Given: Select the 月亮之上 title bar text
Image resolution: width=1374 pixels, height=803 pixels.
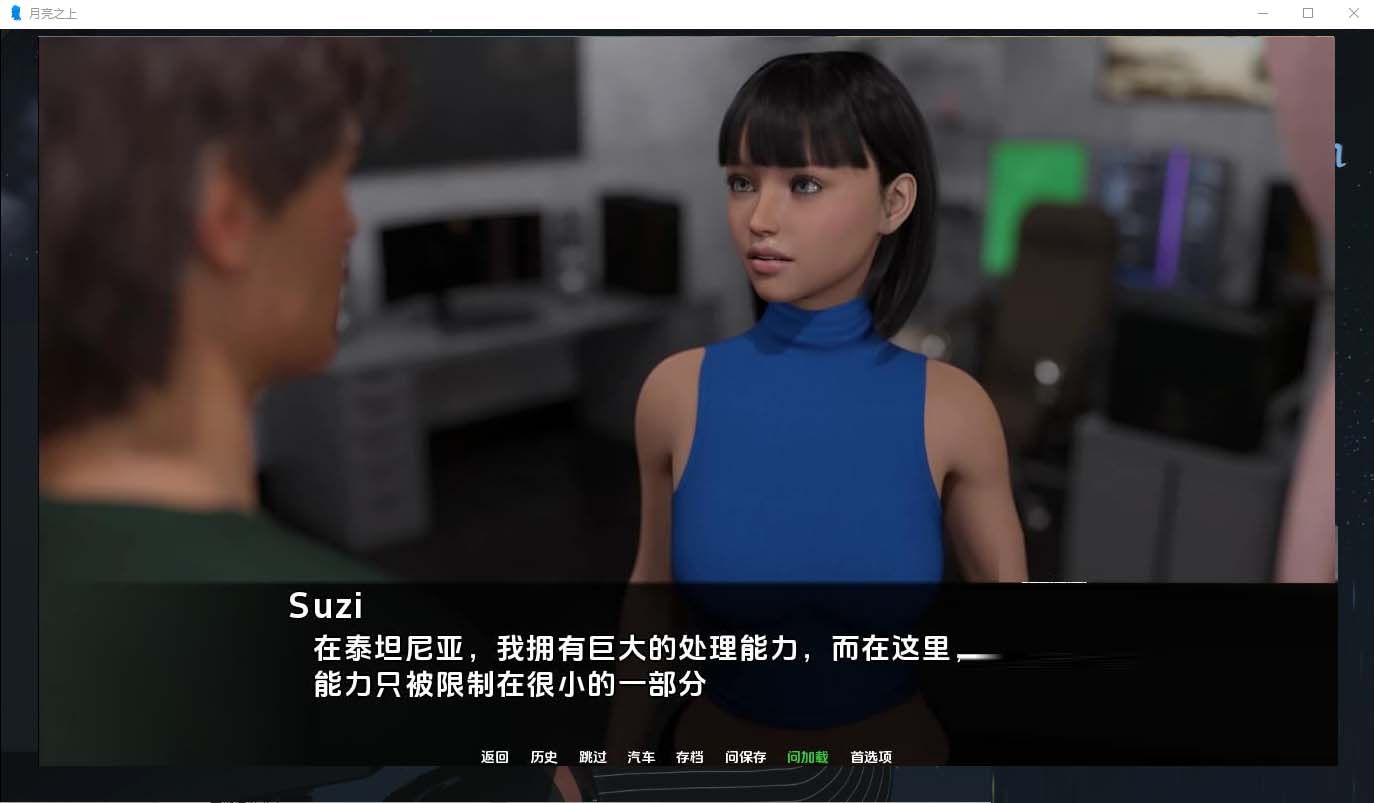Looking at the screenshot, I should [52, 13].
